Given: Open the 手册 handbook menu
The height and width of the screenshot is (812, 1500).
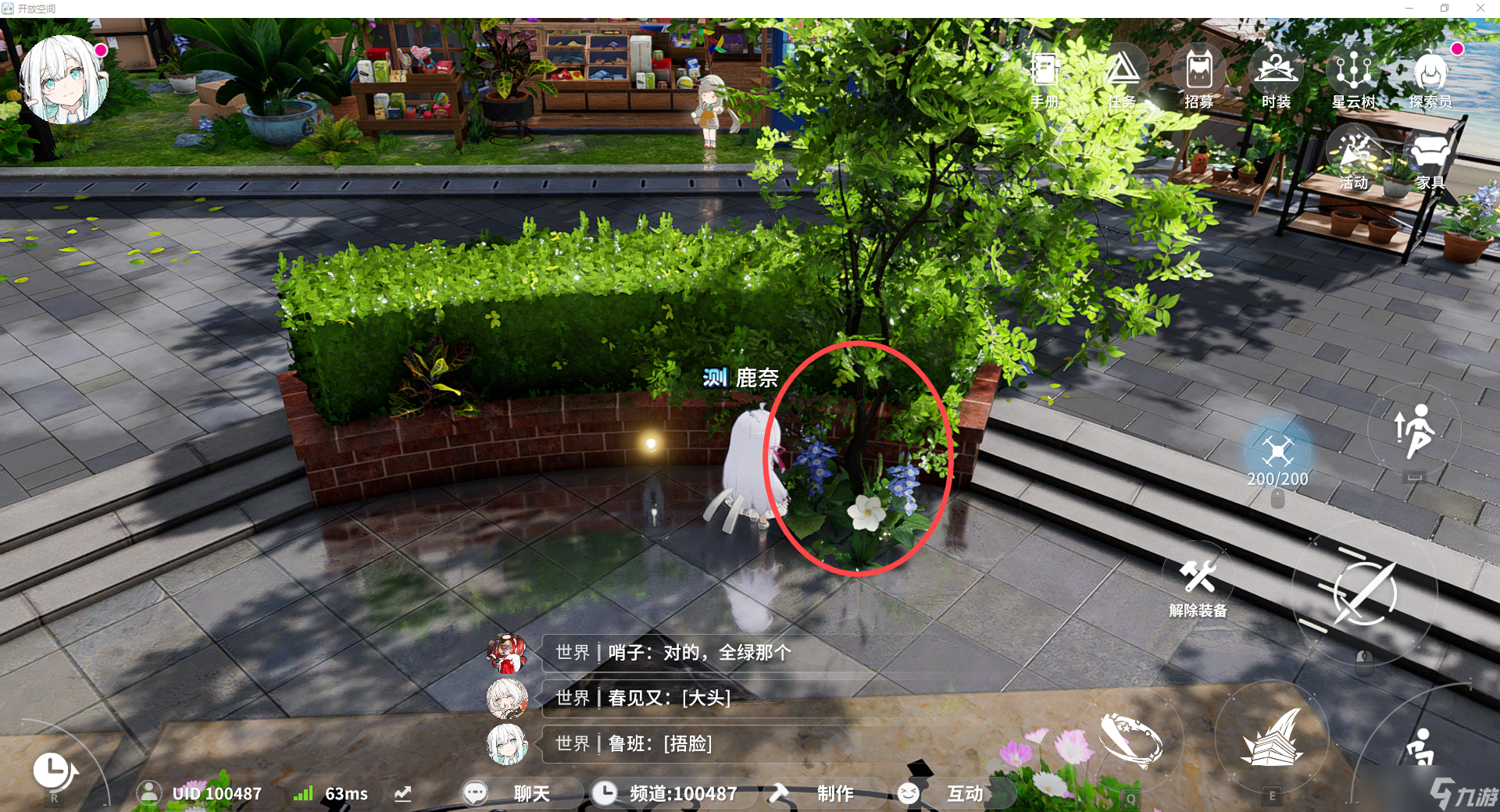Looking at the screenshot, I should 1044,77.
